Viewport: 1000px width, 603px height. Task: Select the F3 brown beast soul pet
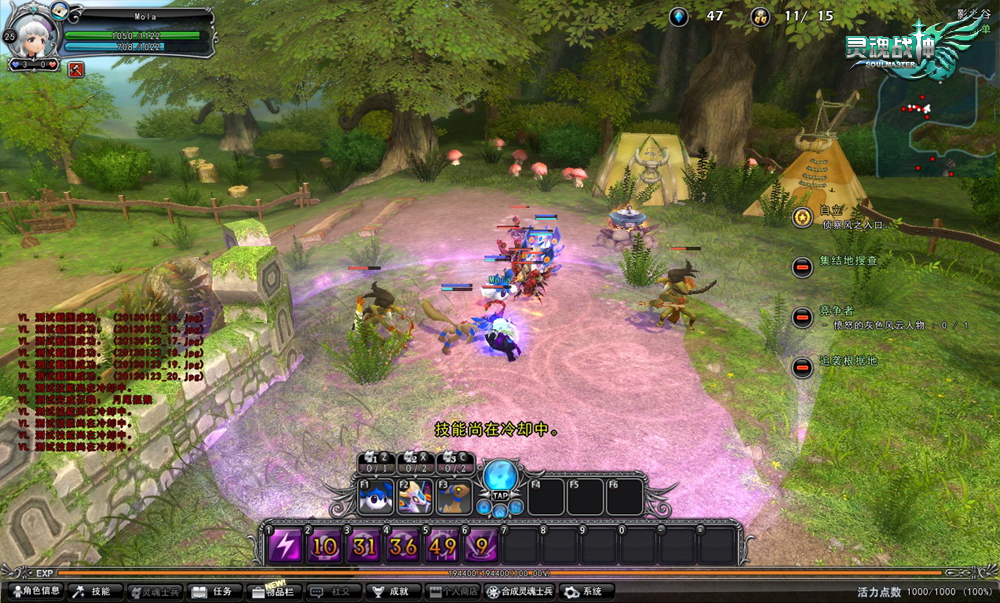coord(455,497)
